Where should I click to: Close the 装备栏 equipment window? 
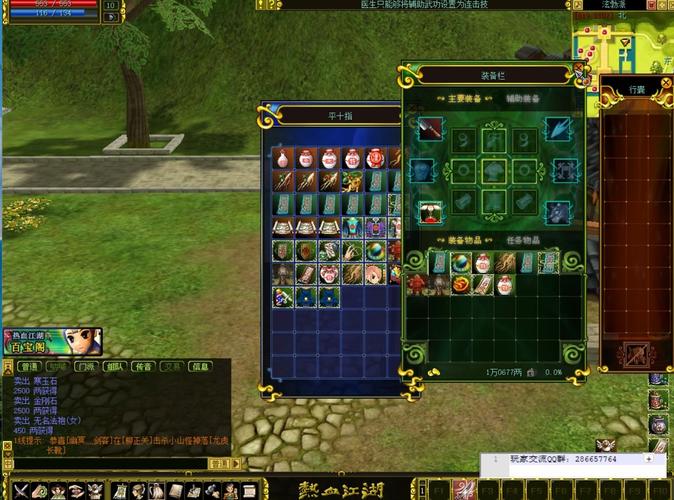578,69
